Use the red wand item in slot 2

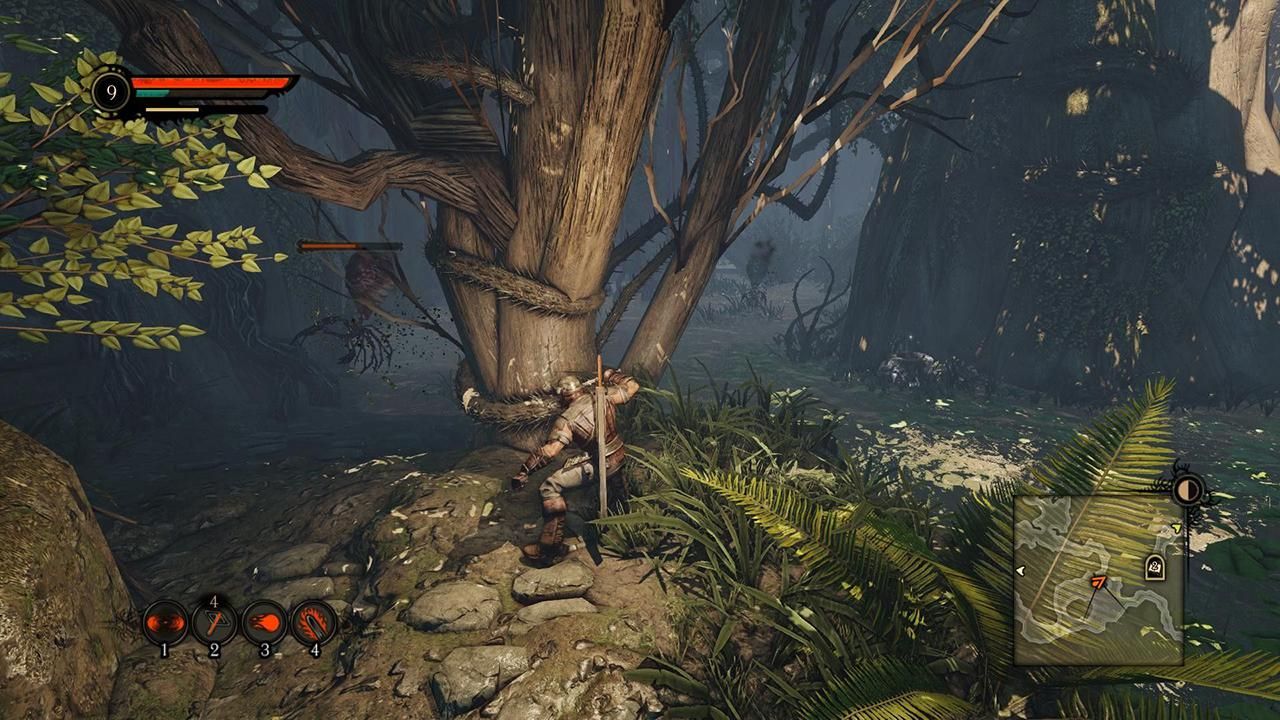click(214, 623)
